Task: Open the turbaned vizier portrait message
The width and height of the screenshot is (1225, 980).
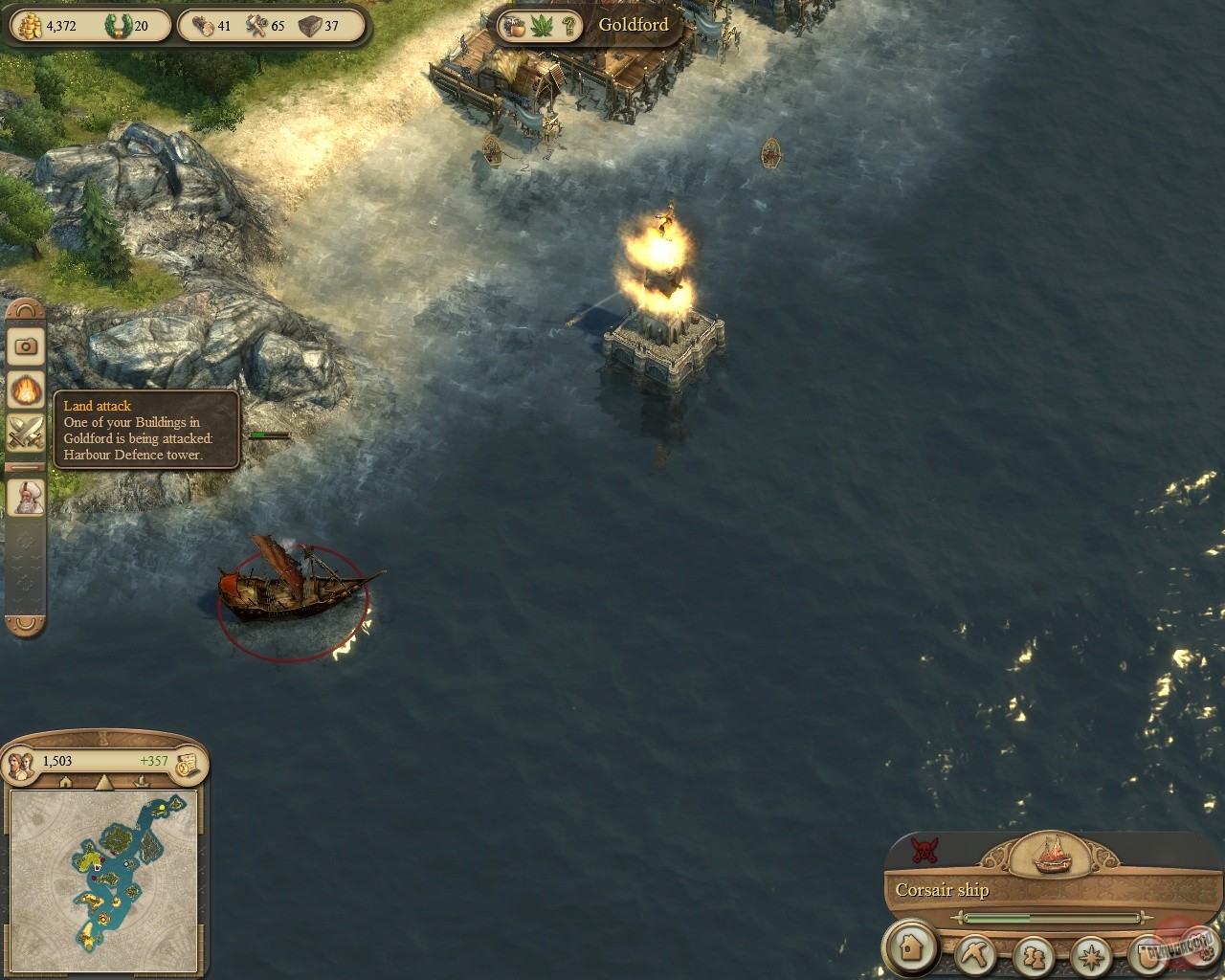Action: (26, 499)
